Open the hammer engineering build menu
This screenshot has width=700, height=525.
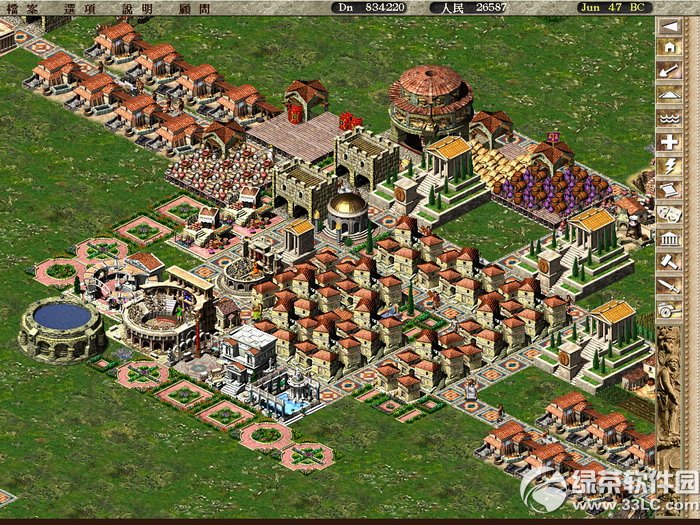(669, 260)
